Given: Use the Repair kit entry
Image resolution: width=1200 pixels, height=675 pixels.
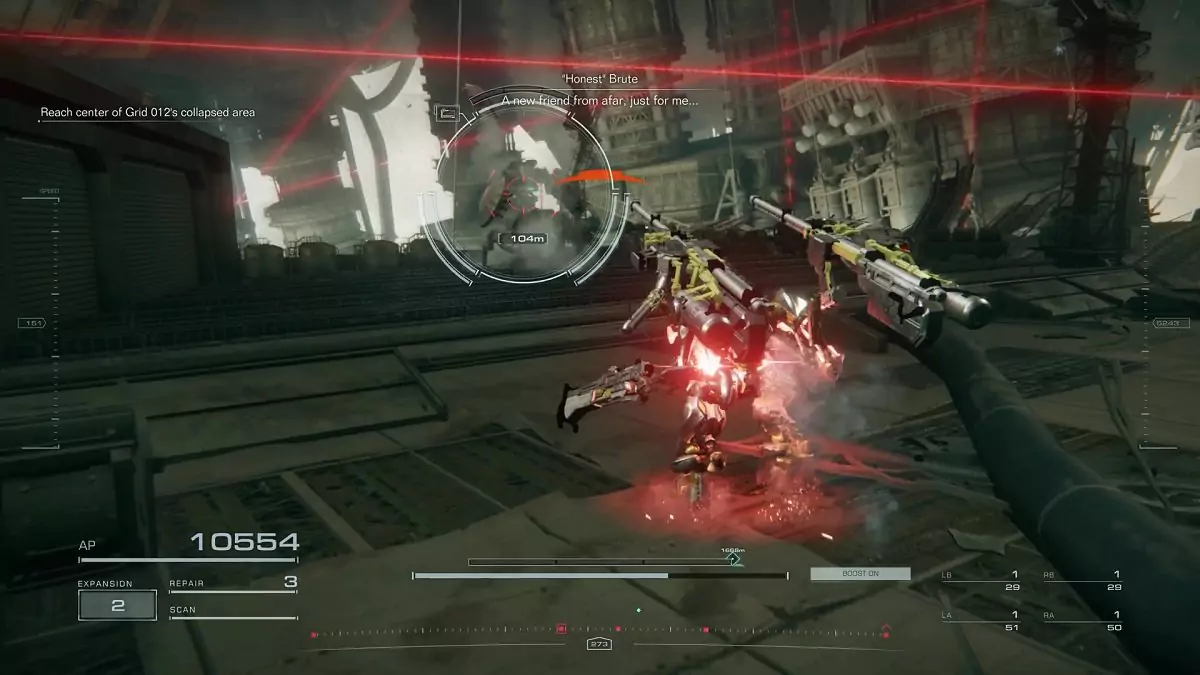Looking at the screenshot, I should tap(233, 582).
